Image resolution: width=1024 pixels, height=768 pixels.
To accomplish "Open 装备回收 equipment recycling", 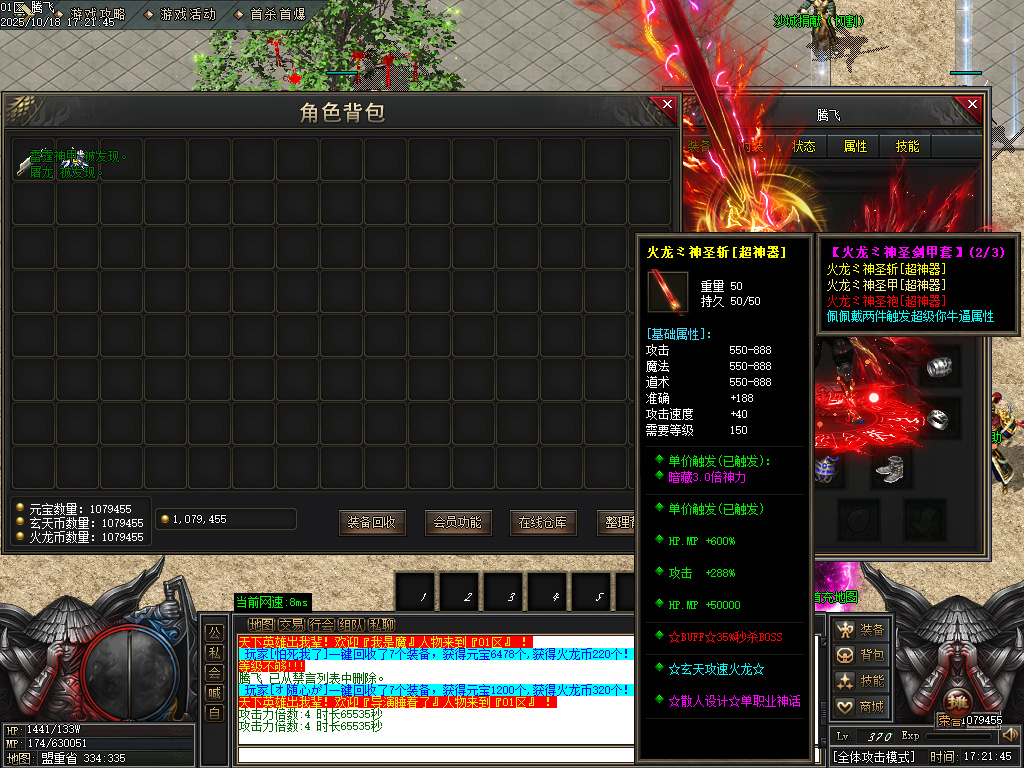I will click(x=372, y=522).
